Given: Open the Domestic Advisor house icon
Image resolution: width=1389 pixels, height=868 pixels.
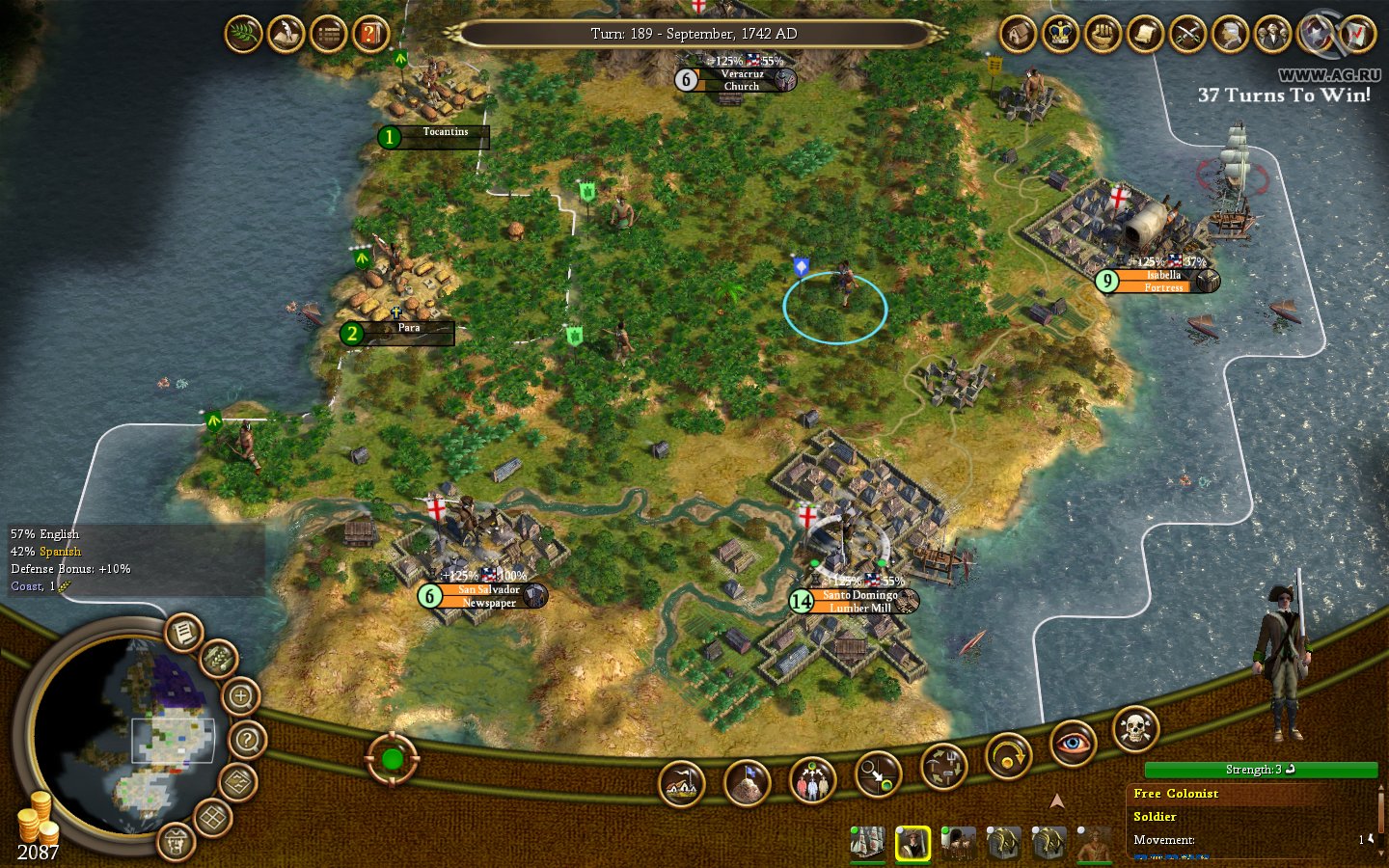Looking at the screenshot, I should (x=1017, y=36).
